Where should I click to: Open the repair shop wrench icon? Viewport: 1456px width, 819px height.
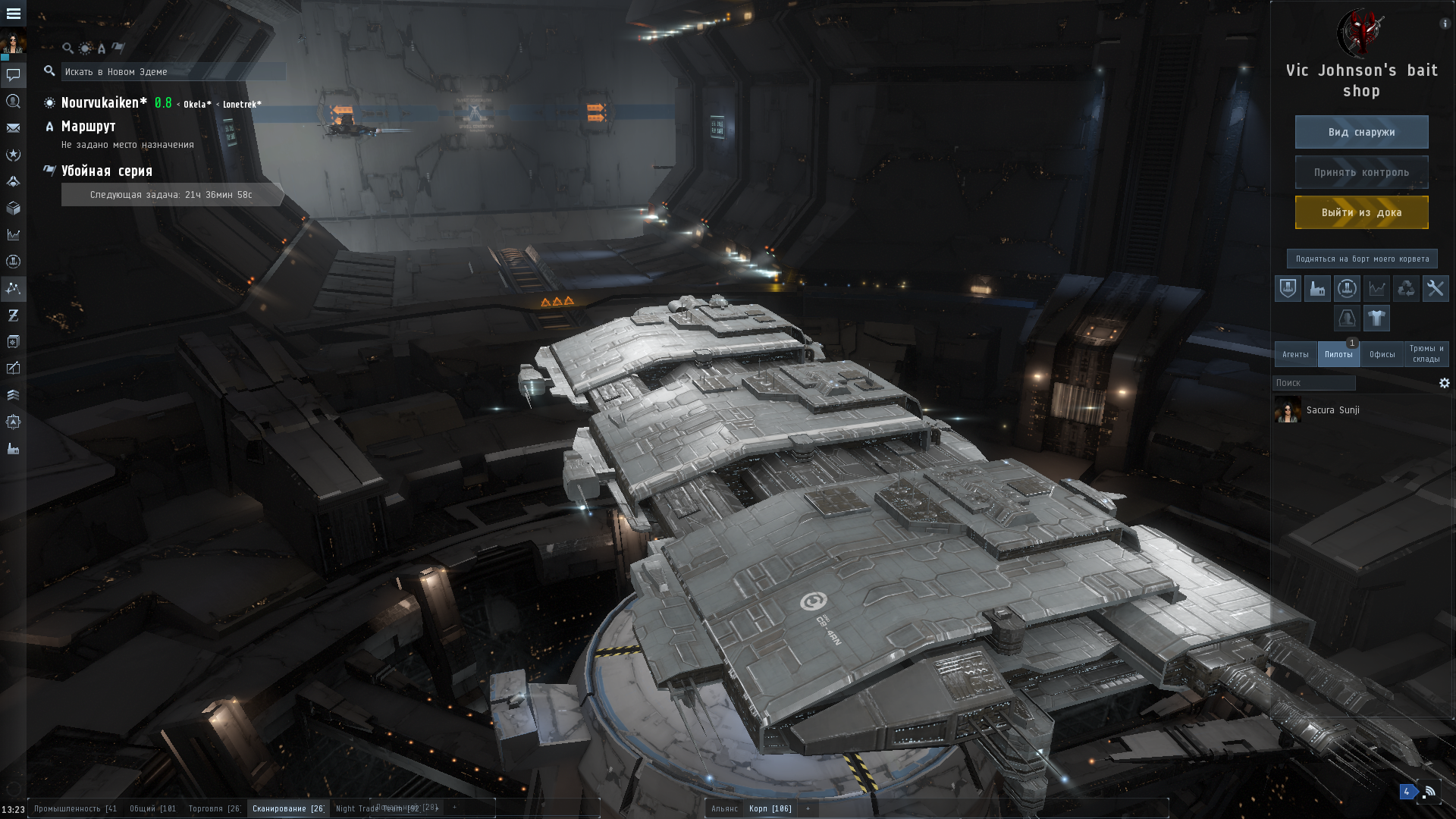1435,288
